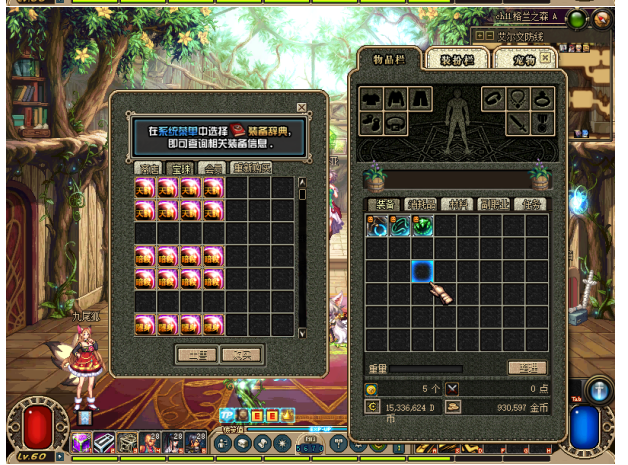Click the 出售 sell button in shop
This screenshot has height=465, width=628.
pos(197,354)
